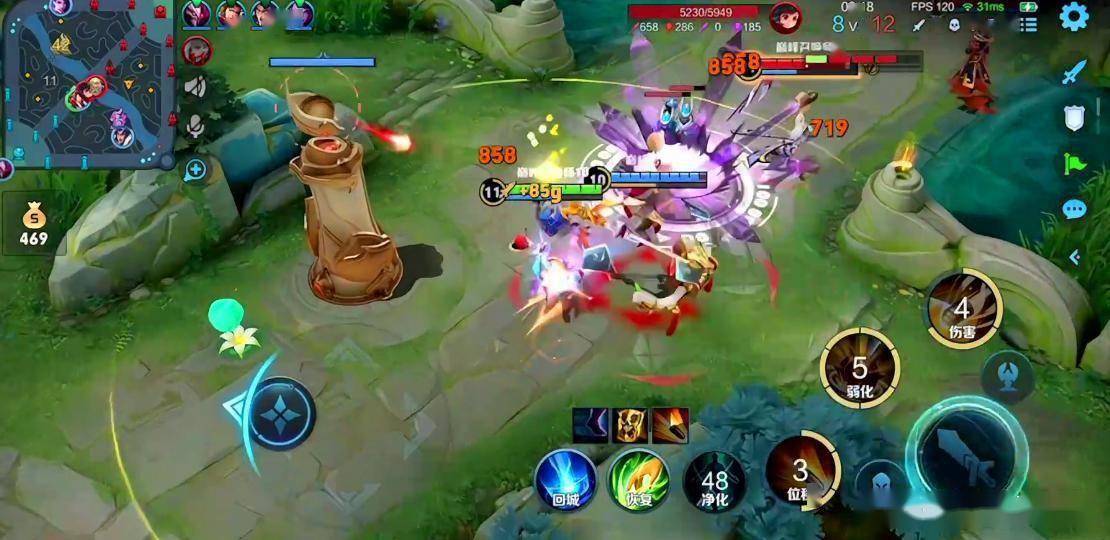Toggle the microphone mute button

[196, 127]
